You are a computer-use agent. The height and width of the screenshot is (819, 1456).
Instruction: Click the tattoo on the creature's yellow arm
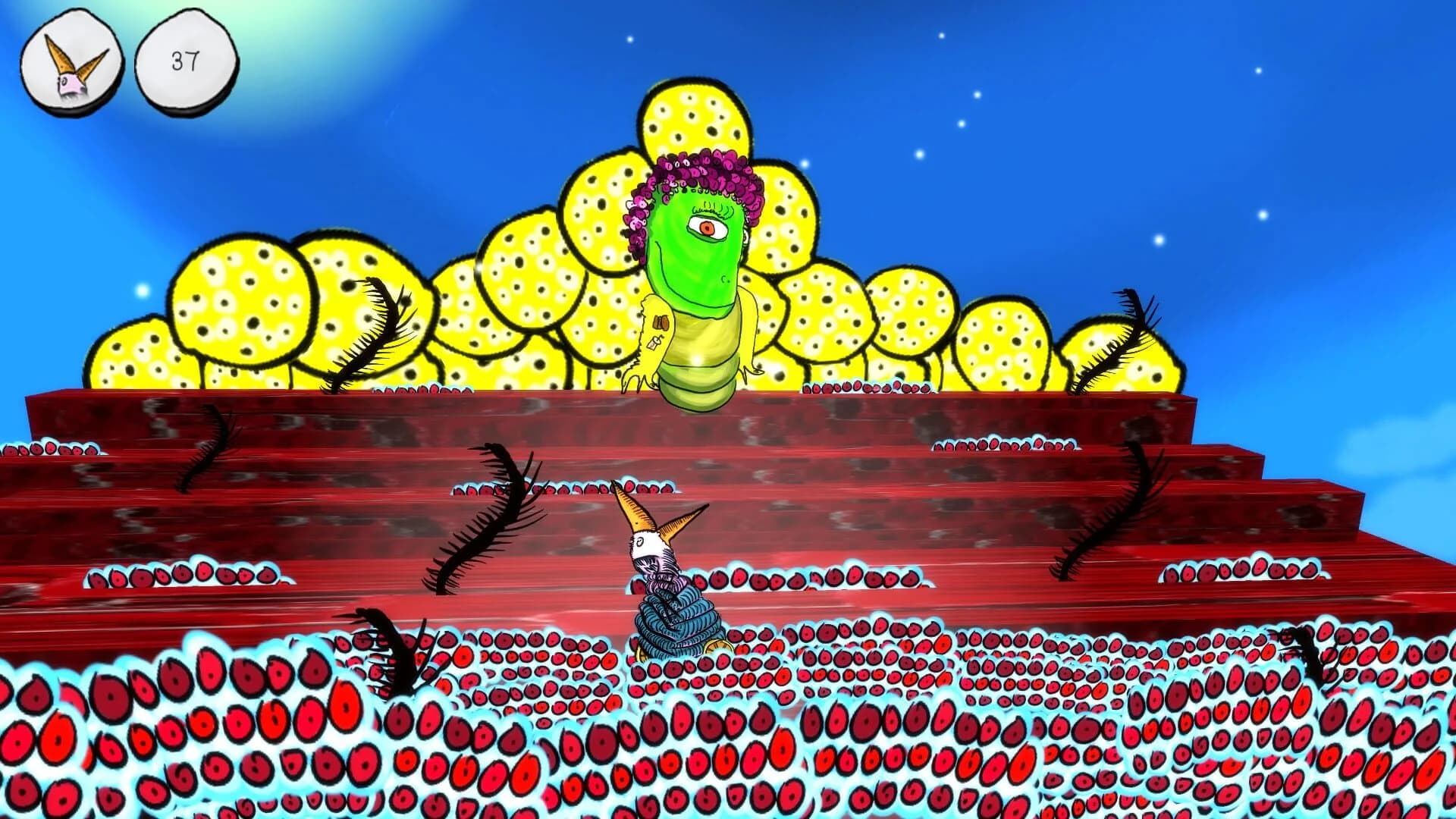(661, 322)
